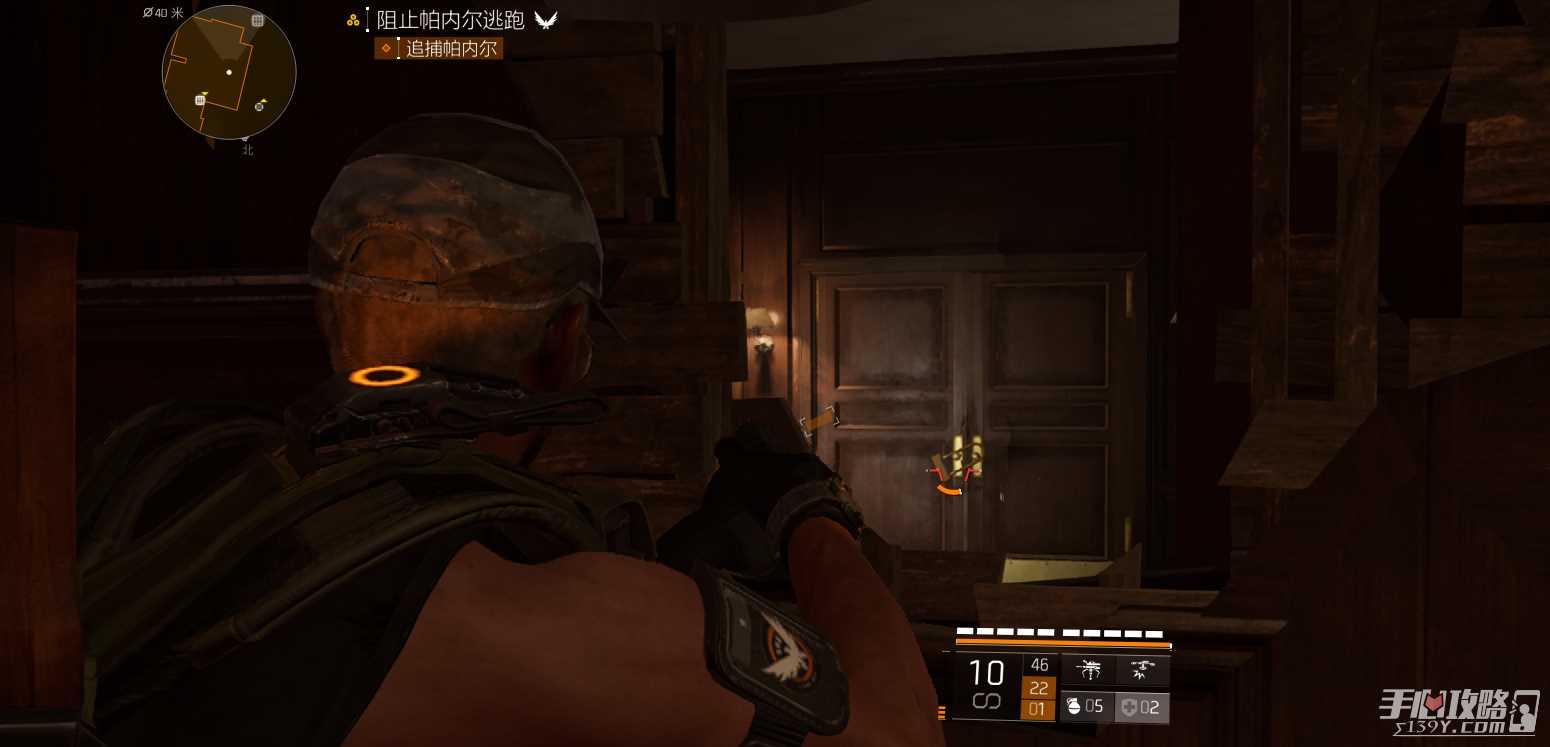This screenshot has height=747, width=1550.
Task: Use the armor kit slot showing 02
Action: point(1142,707)
